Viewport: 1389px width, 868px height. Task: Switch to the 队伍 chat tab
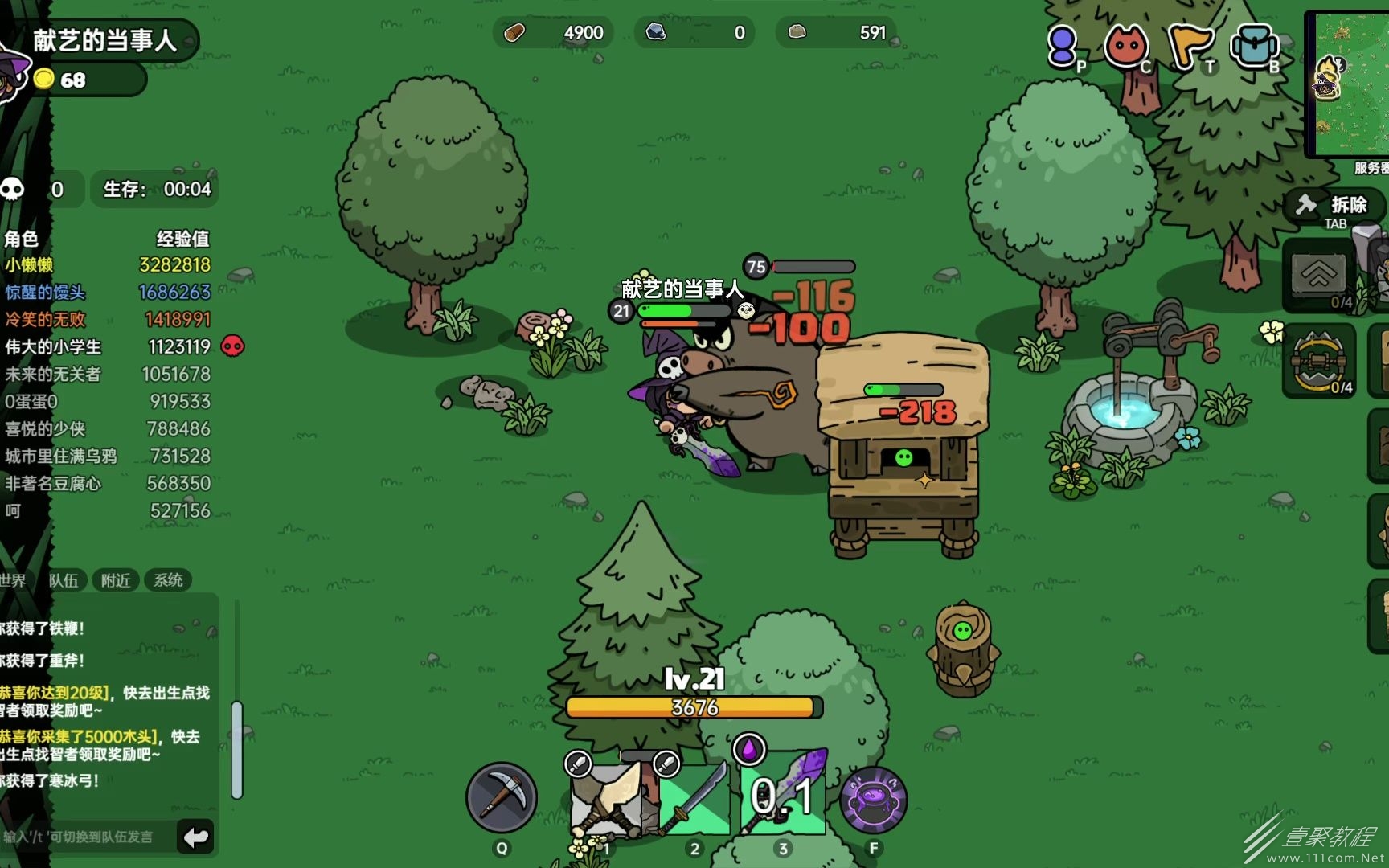64,580
